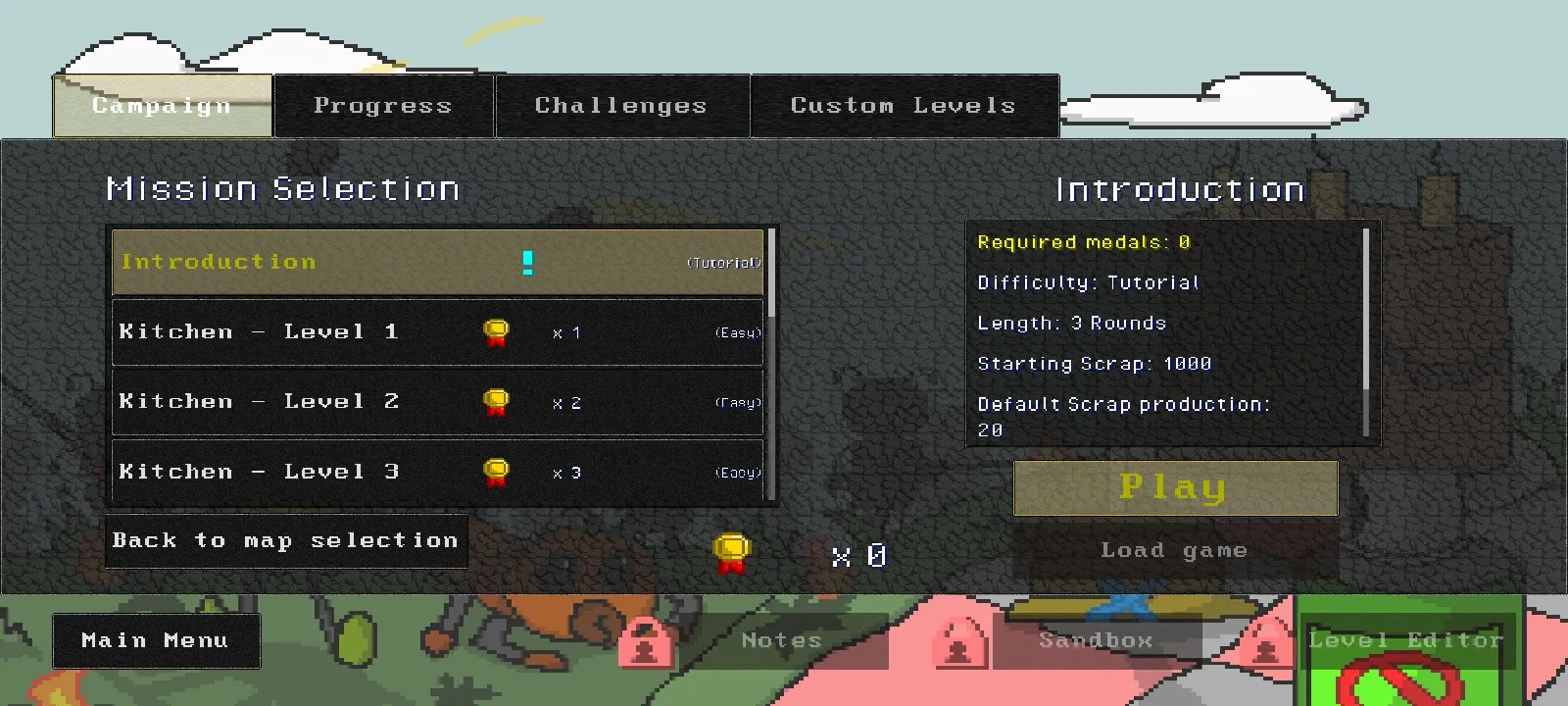Click Back to map selection
1568x706 pixels.
coord(285,540)
